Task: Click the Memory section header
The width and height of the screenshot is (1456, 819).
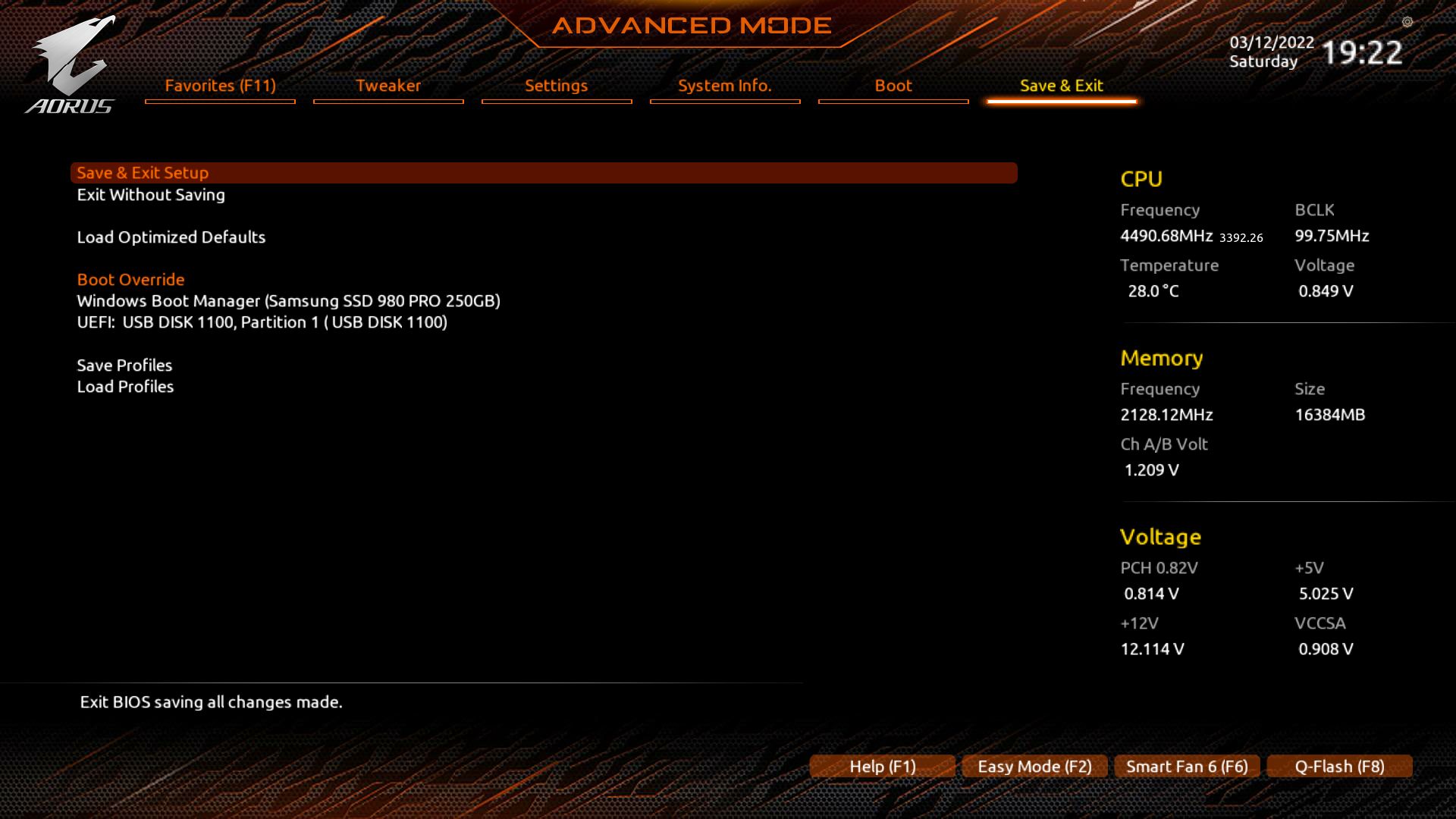Action: point(1161,358)
